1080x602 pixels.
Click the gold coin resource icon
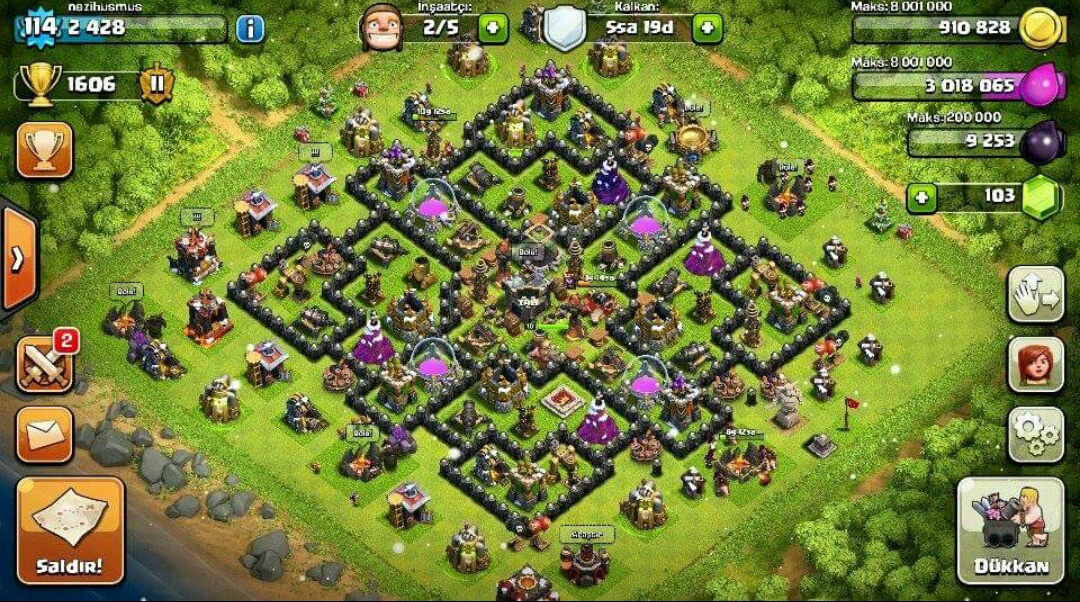(1042, 28)
